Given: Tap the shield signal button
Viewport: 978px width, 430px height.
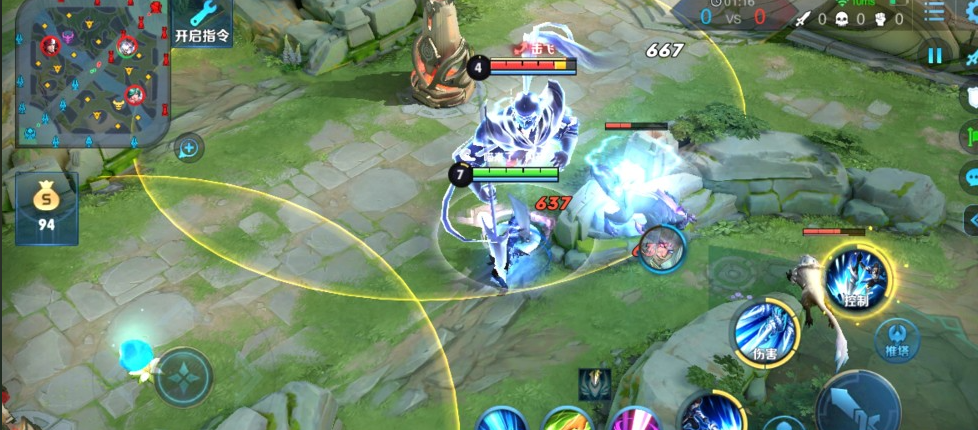Looking at the screenshot, I should click(x=970, y=96).
